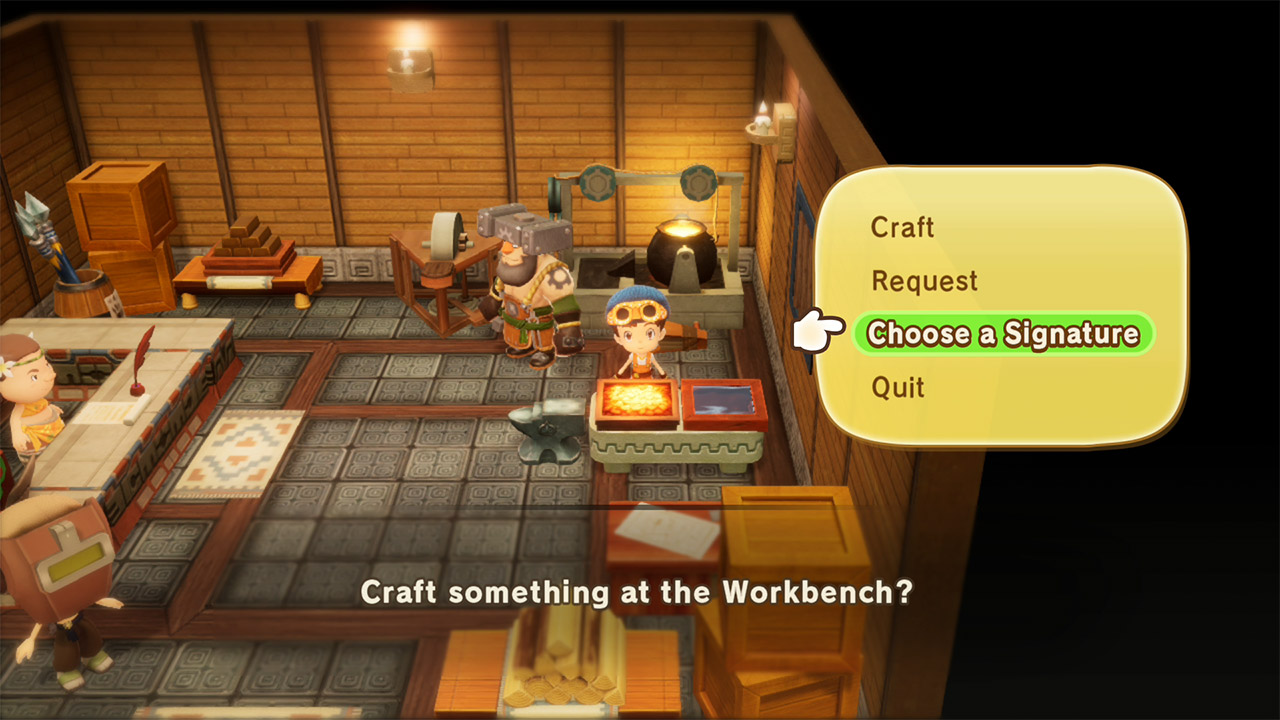Open Choose a Signature

tap(1003, 334)
